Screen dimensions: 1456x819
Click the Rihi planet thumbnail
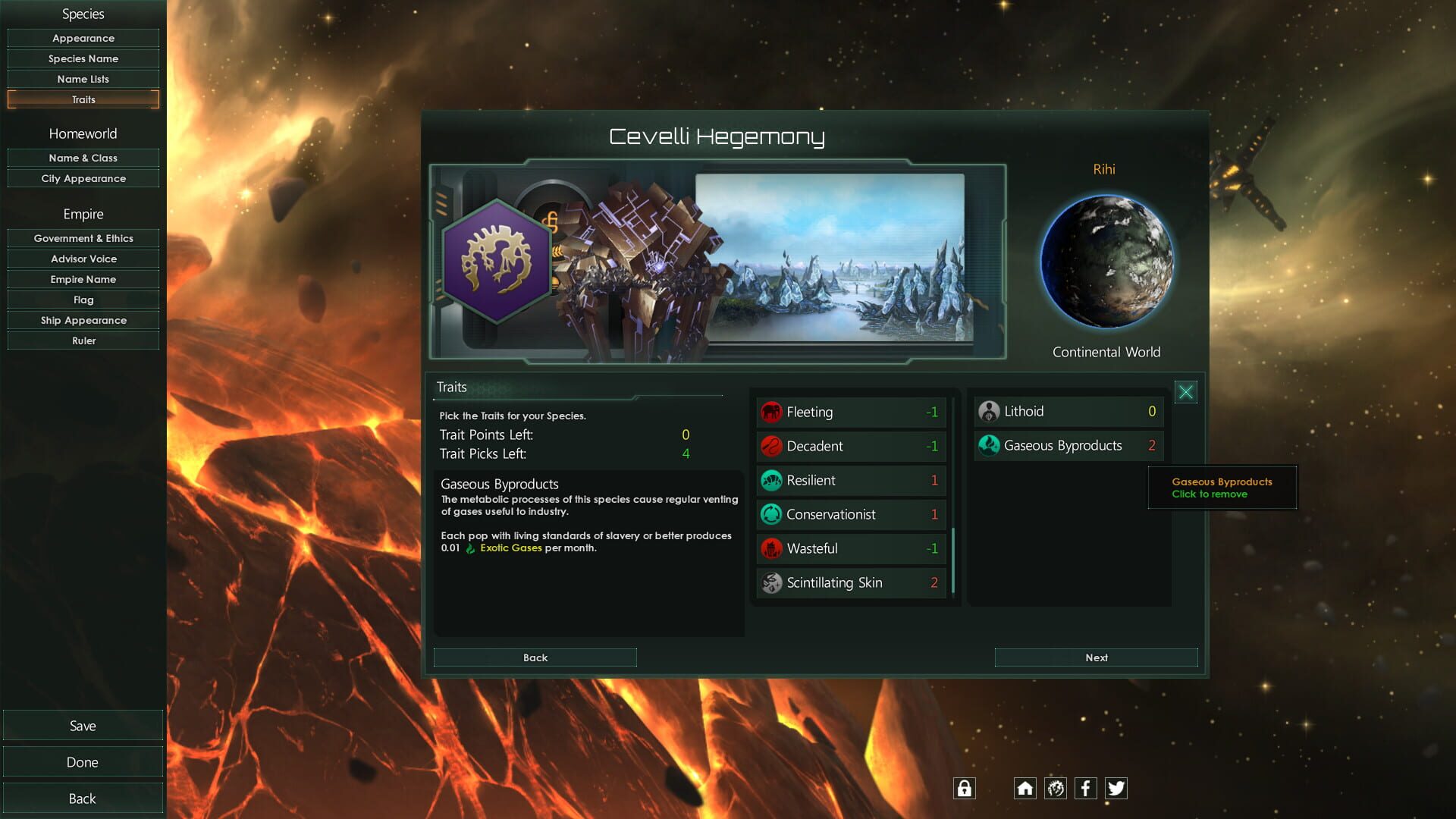tap(1106, 262)
